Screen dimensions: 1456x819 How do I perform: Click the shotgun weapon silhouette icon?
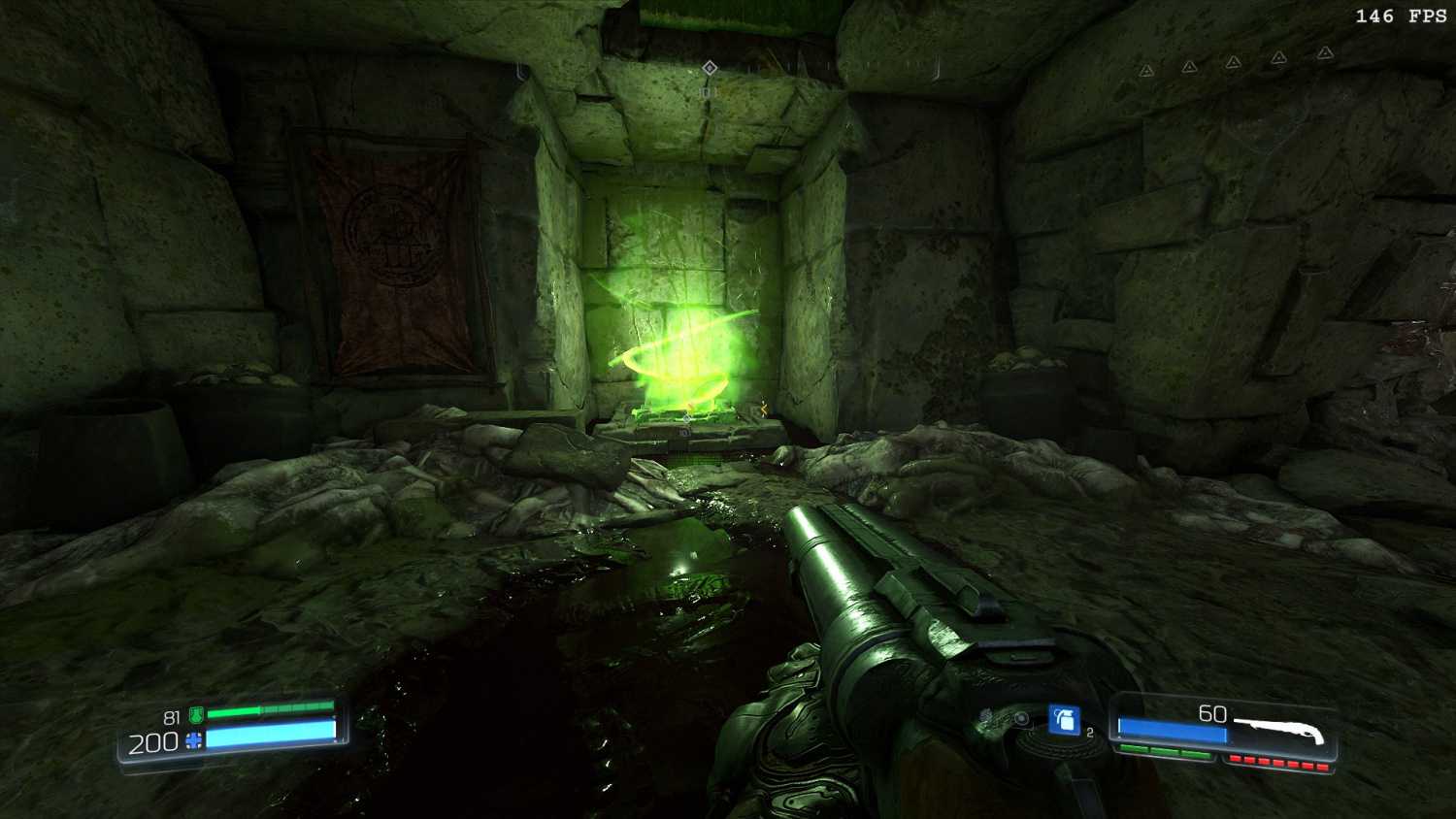pos(1281,728)
